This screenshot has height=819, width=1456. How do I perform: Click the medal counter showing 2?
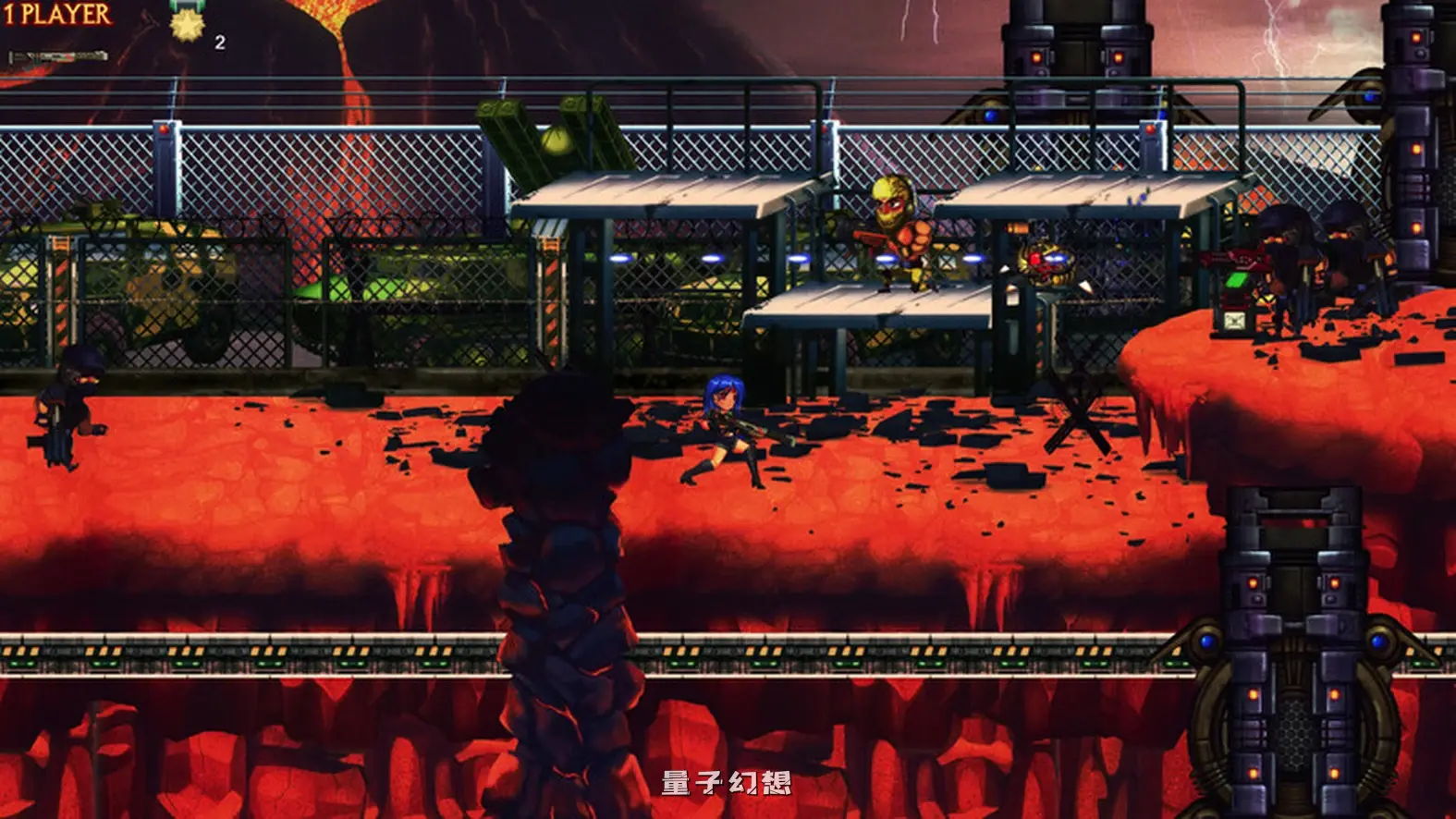click(x=219, y=41)
